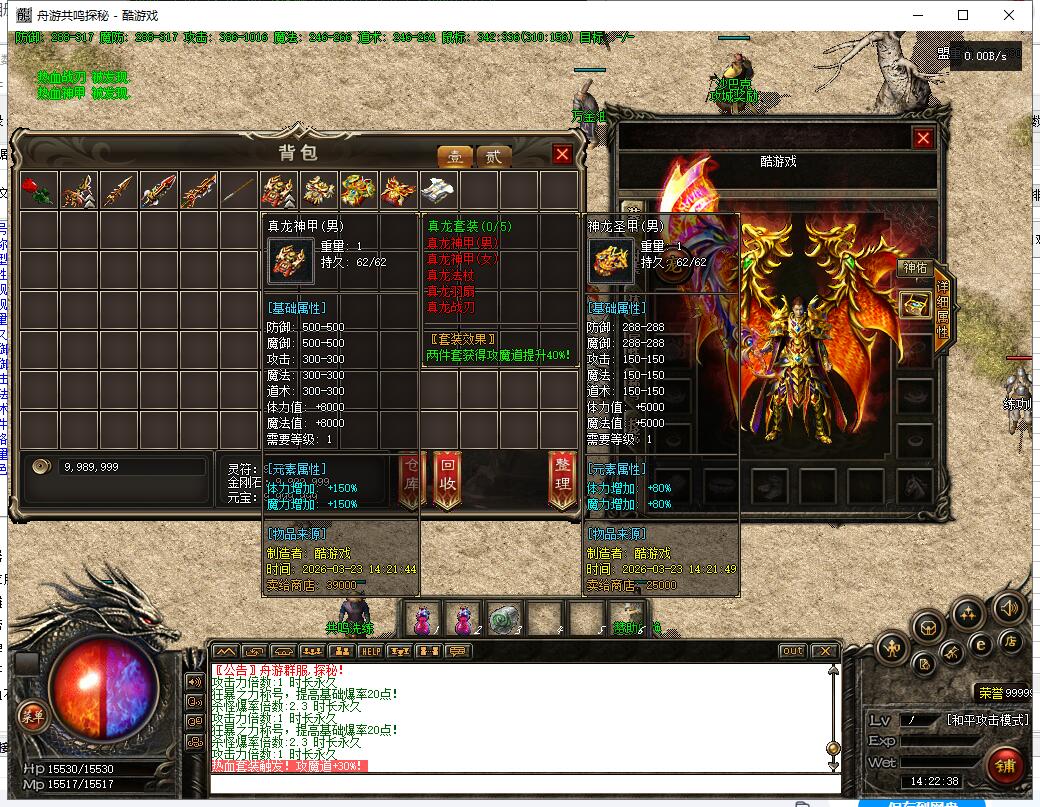Viewport: 1040px width, 807px height.
Task: Open the 回收 recycle function
Action: [447, 478]
